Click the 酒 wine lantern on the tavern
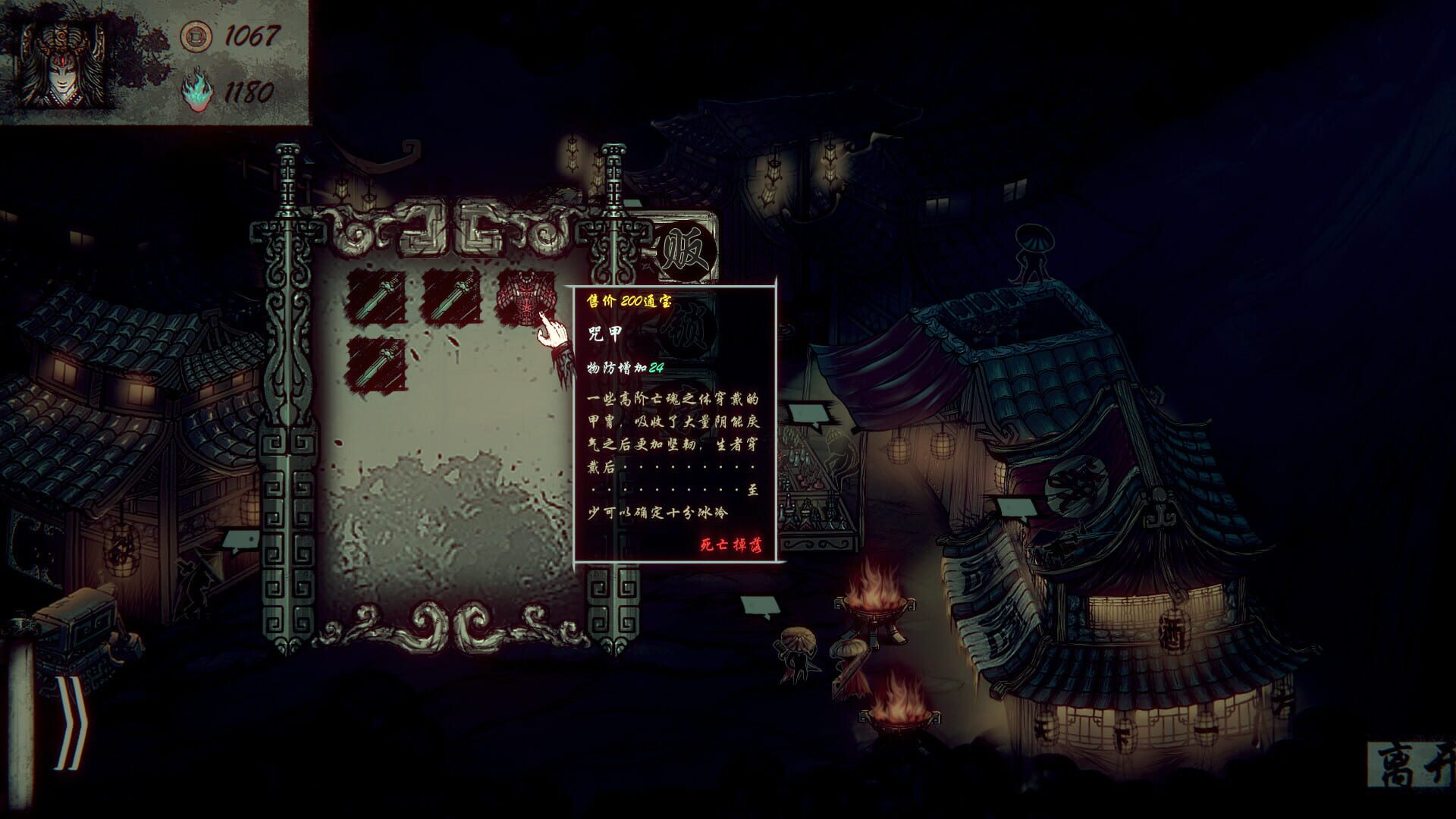This screenshot has height=819, width=1456. [x=1174, y=632]
